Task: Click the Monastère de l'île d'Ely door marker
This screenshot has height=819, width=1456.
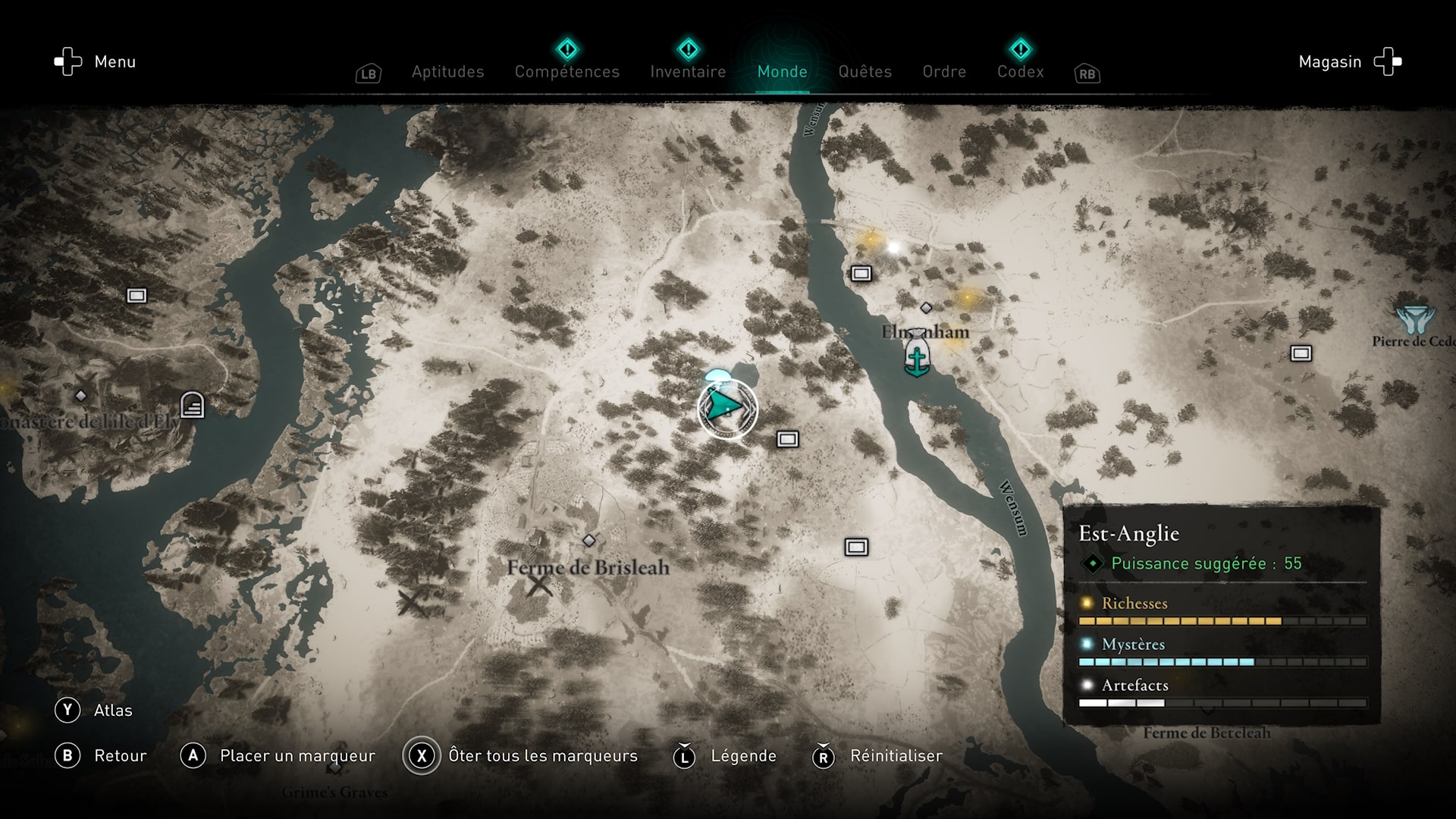Action: (x=192, y=405)
